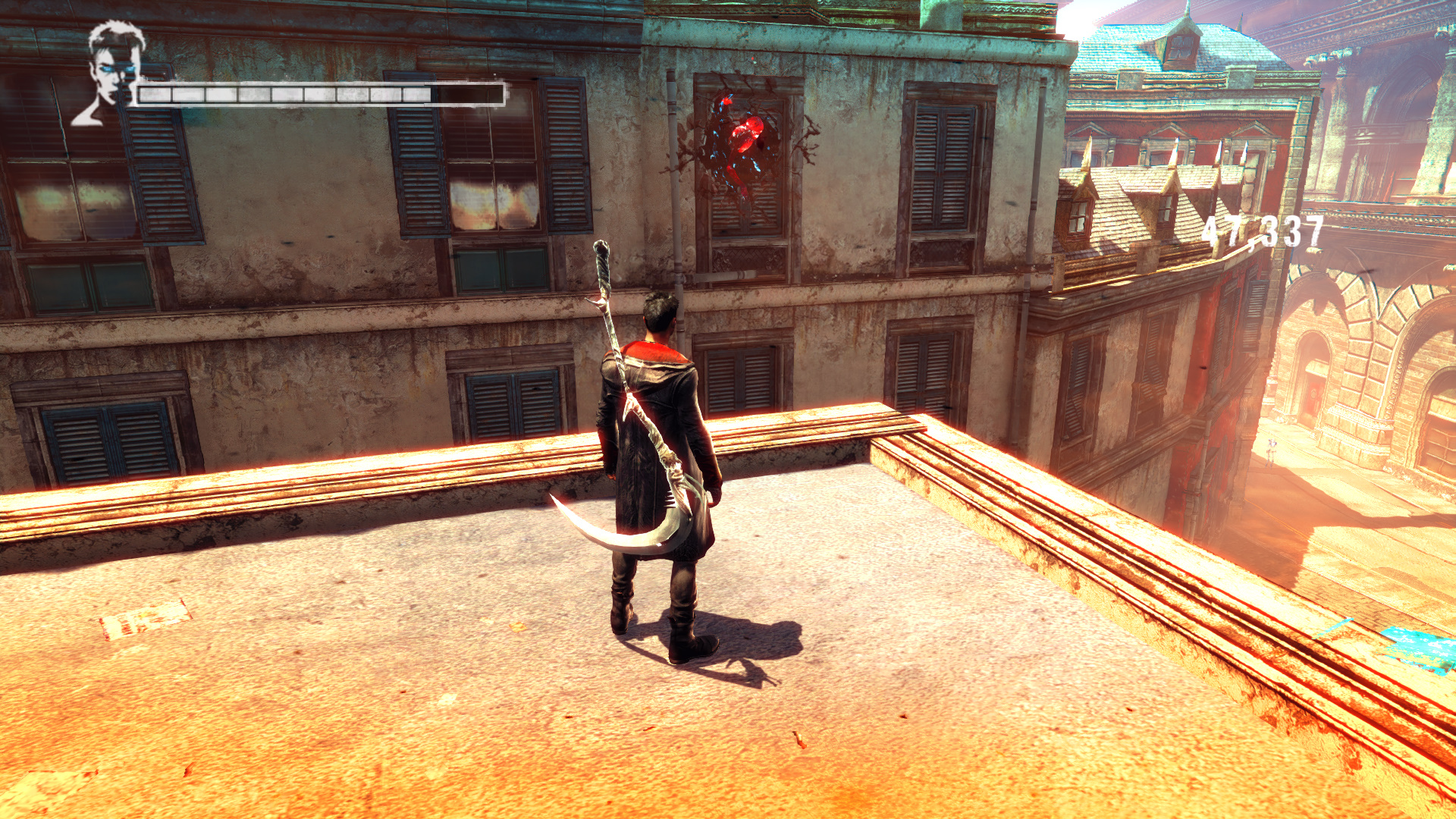1456x819 pixels.
Task: Click Dante's portrait icon
Action: click(112, 72)
